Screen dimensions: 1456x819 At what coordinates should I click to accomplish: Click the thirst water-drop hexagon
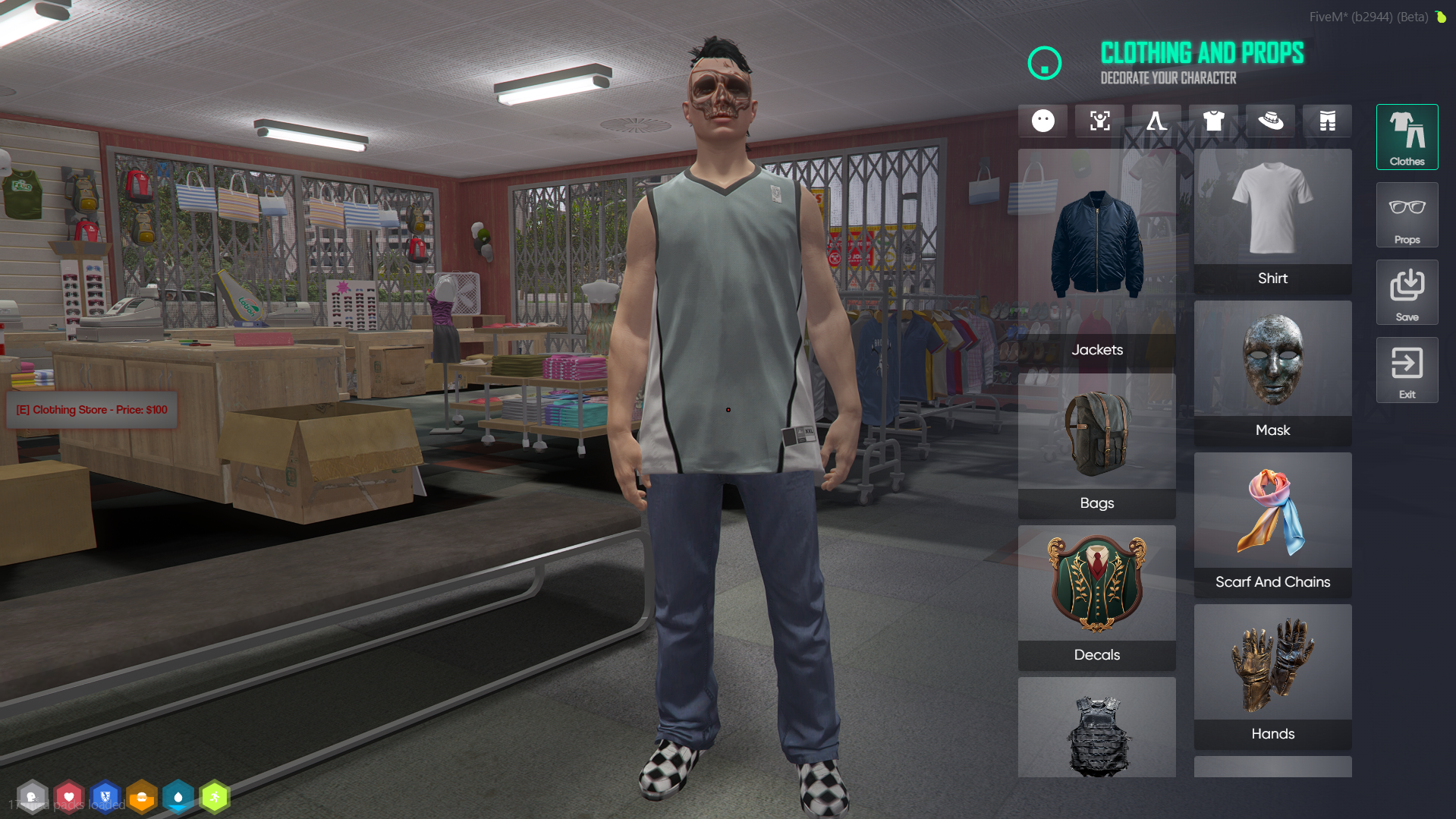coord(178,797)
